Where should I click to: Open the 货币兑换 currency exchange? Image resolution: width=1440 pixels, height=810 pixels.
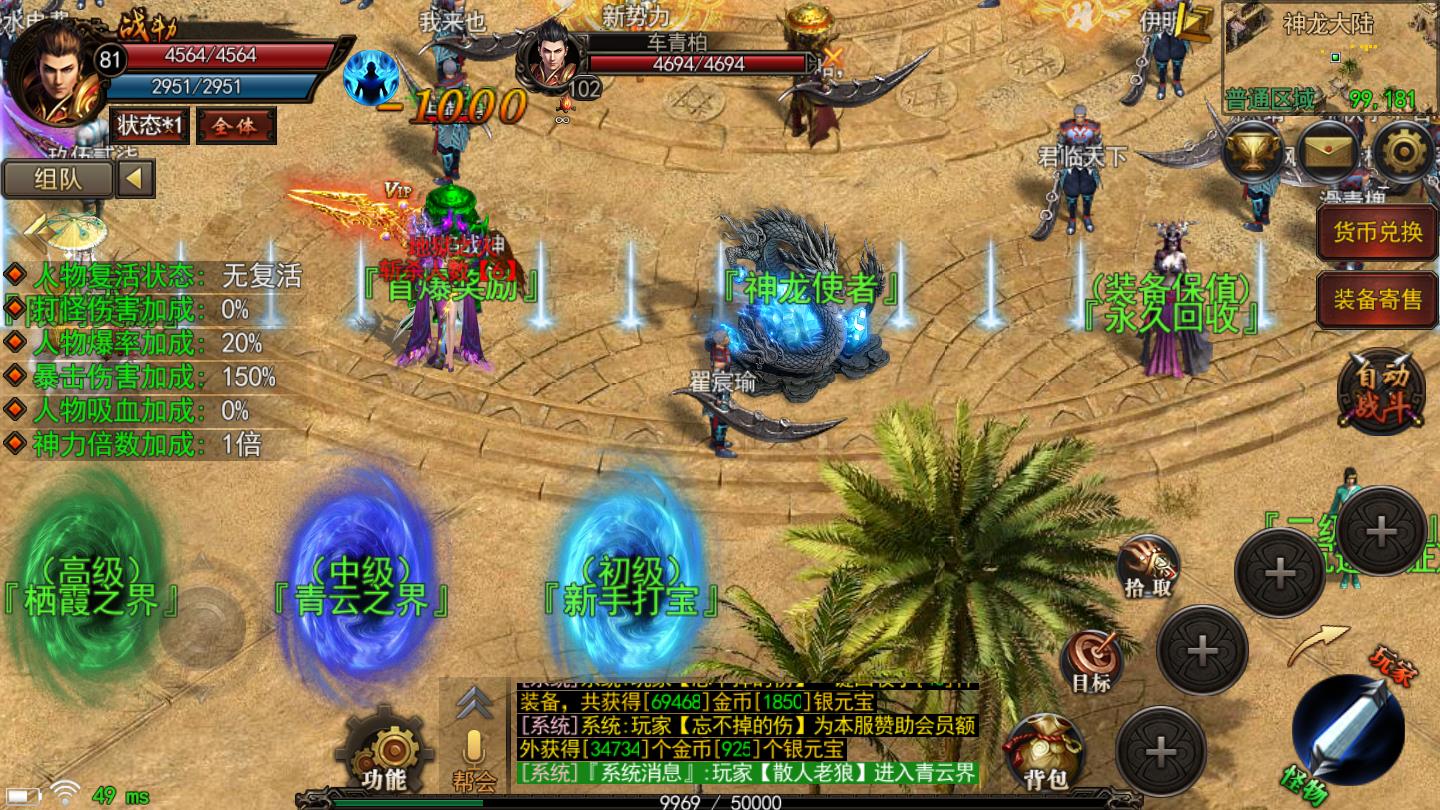point(1377,232)
